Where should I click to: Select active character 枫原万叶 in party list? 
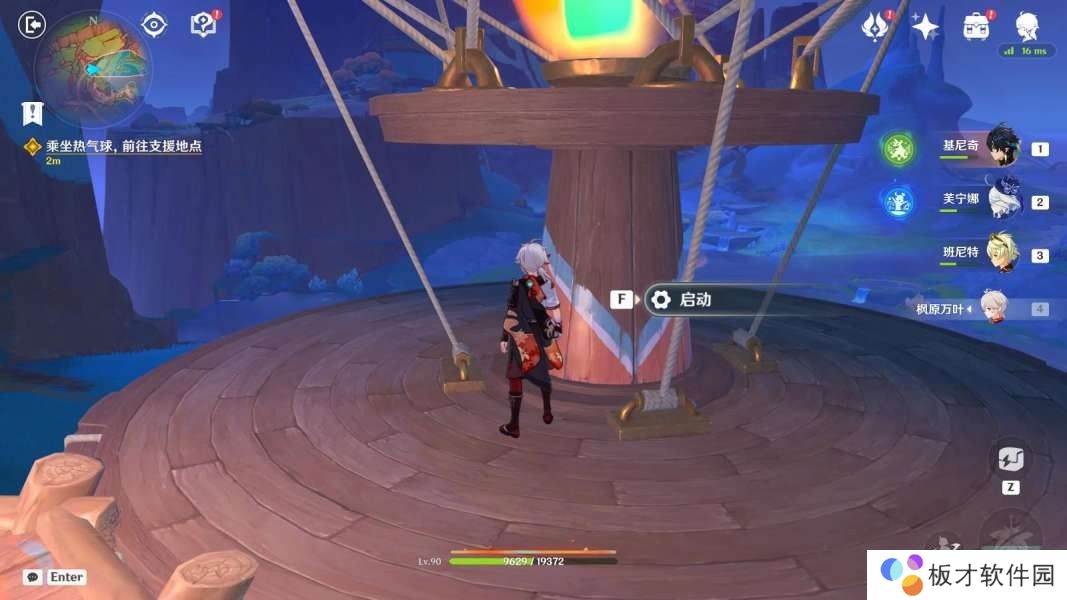tap(992, 308)
